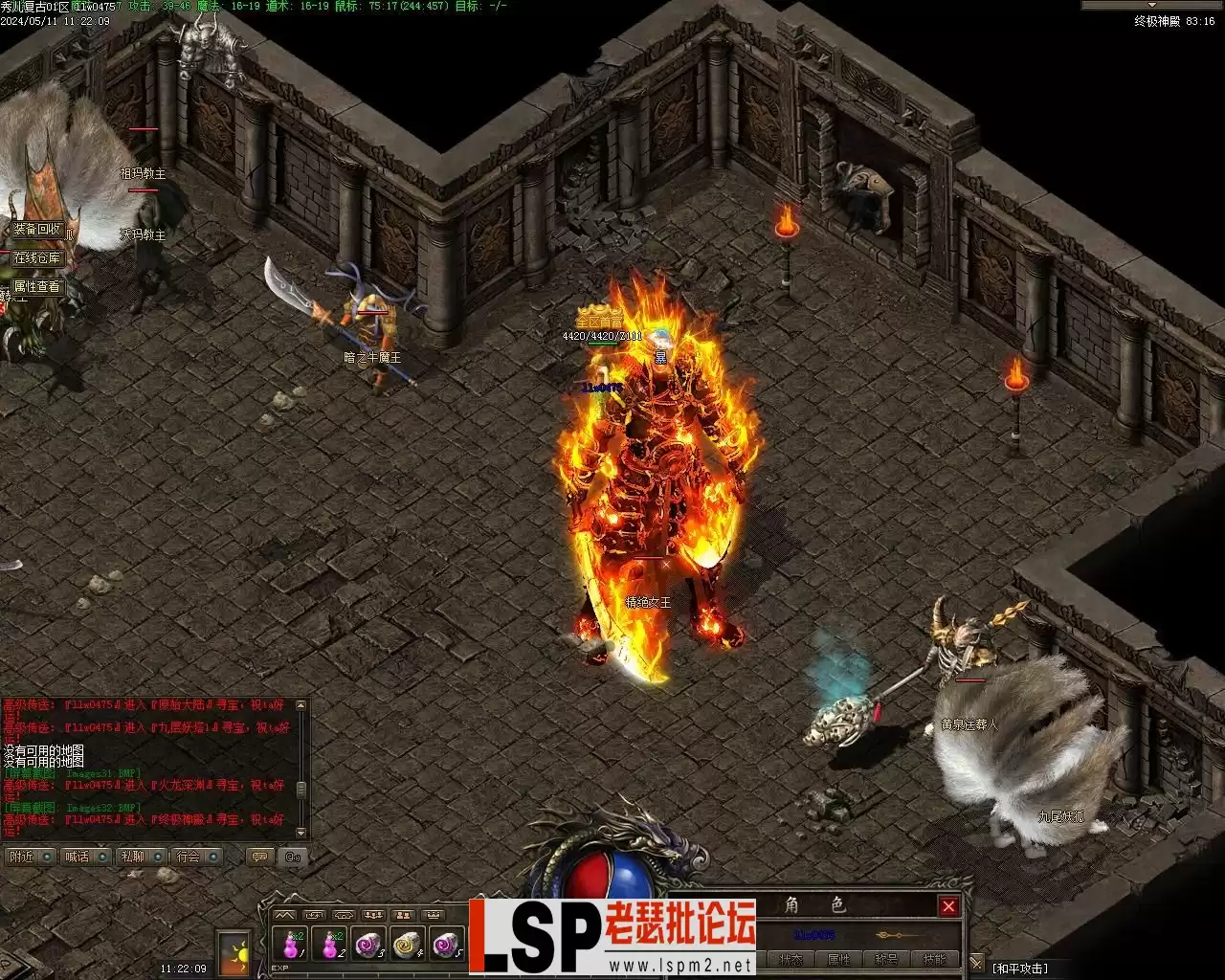1225x980 pixels.
Task: Toggle the 喊话 shout chat channel
Action: pos(85,857)
